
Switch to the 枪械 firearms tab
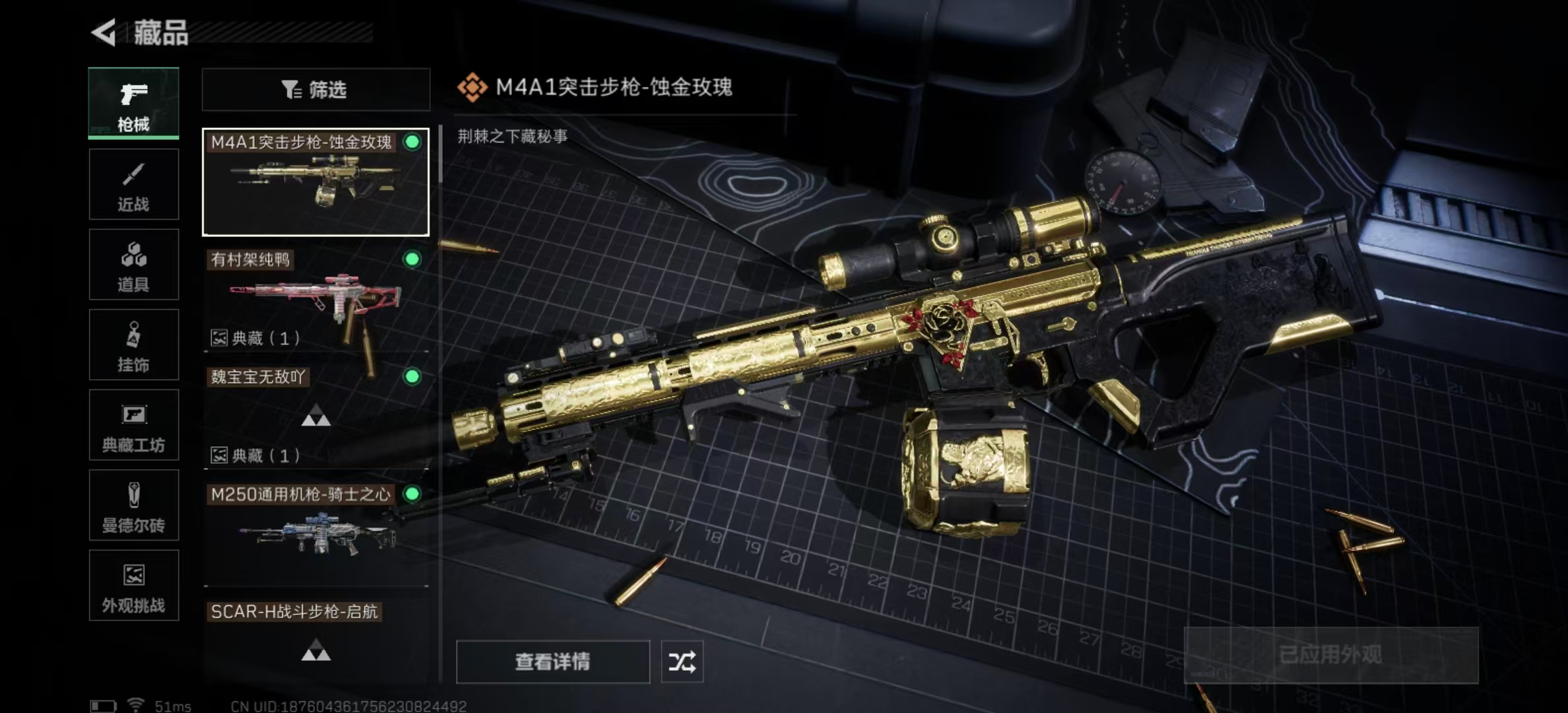coord(133,103)
